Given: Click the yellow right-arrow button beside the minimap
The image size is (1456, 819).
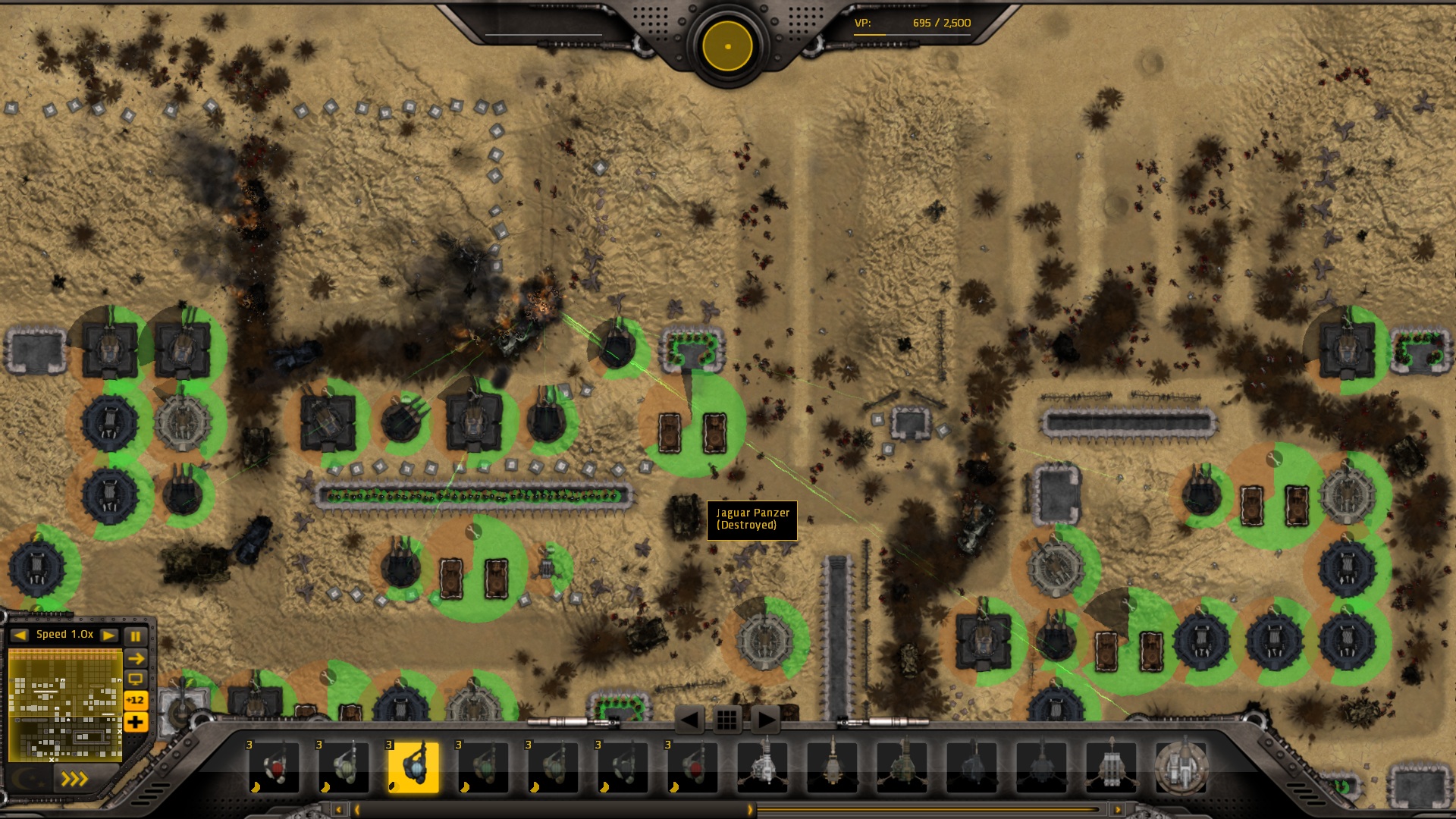Looking at the screenshot, I should pyautogui.click(x=136, y=658).
